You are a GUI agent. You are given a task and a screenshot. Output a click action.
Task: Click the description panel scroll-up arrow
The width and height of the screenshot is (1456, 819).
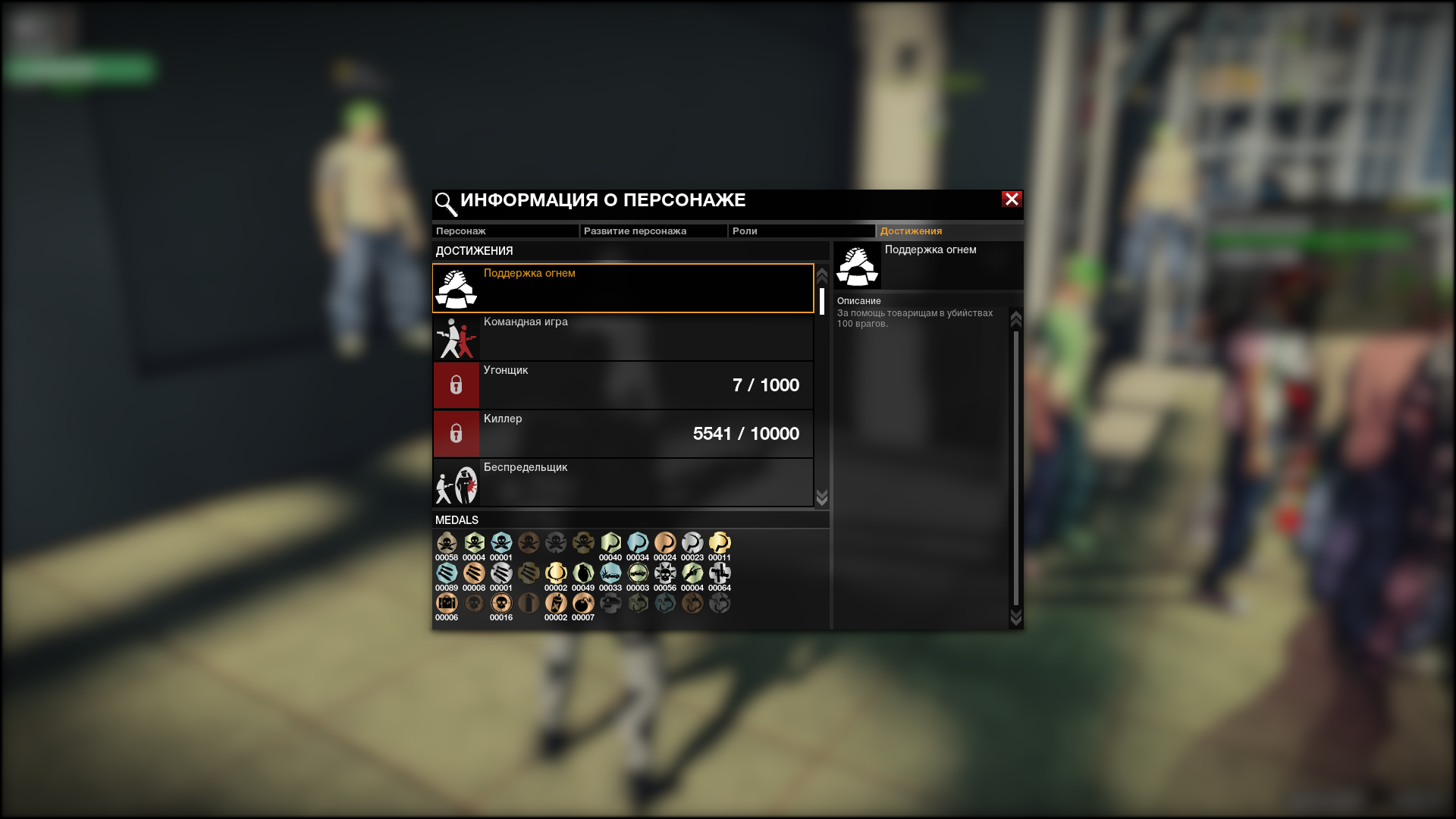point(1016,319)
